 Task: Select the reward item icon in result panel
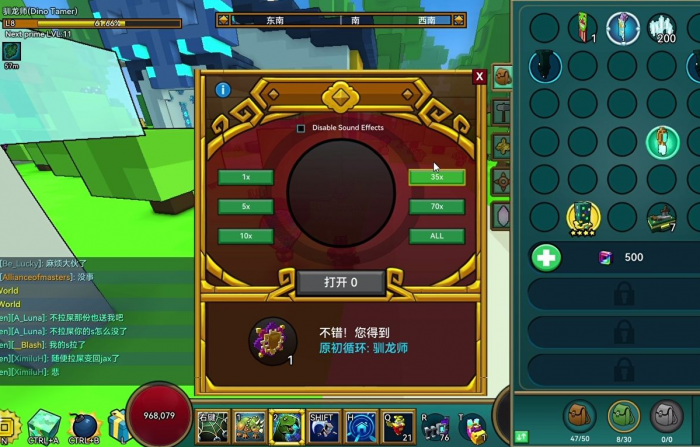coord(269,339)
